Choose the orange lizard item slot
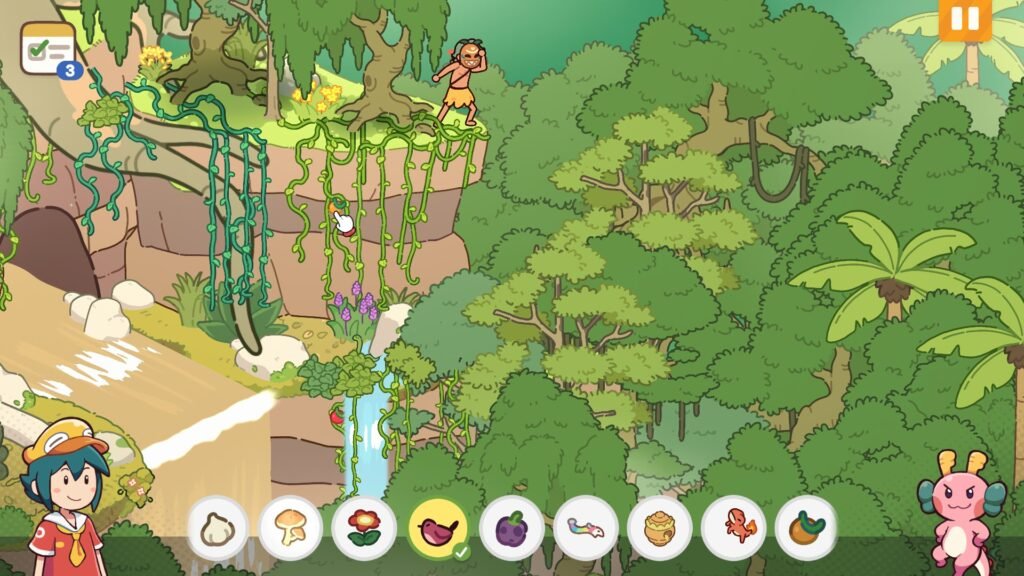 [x=733, y=528]
